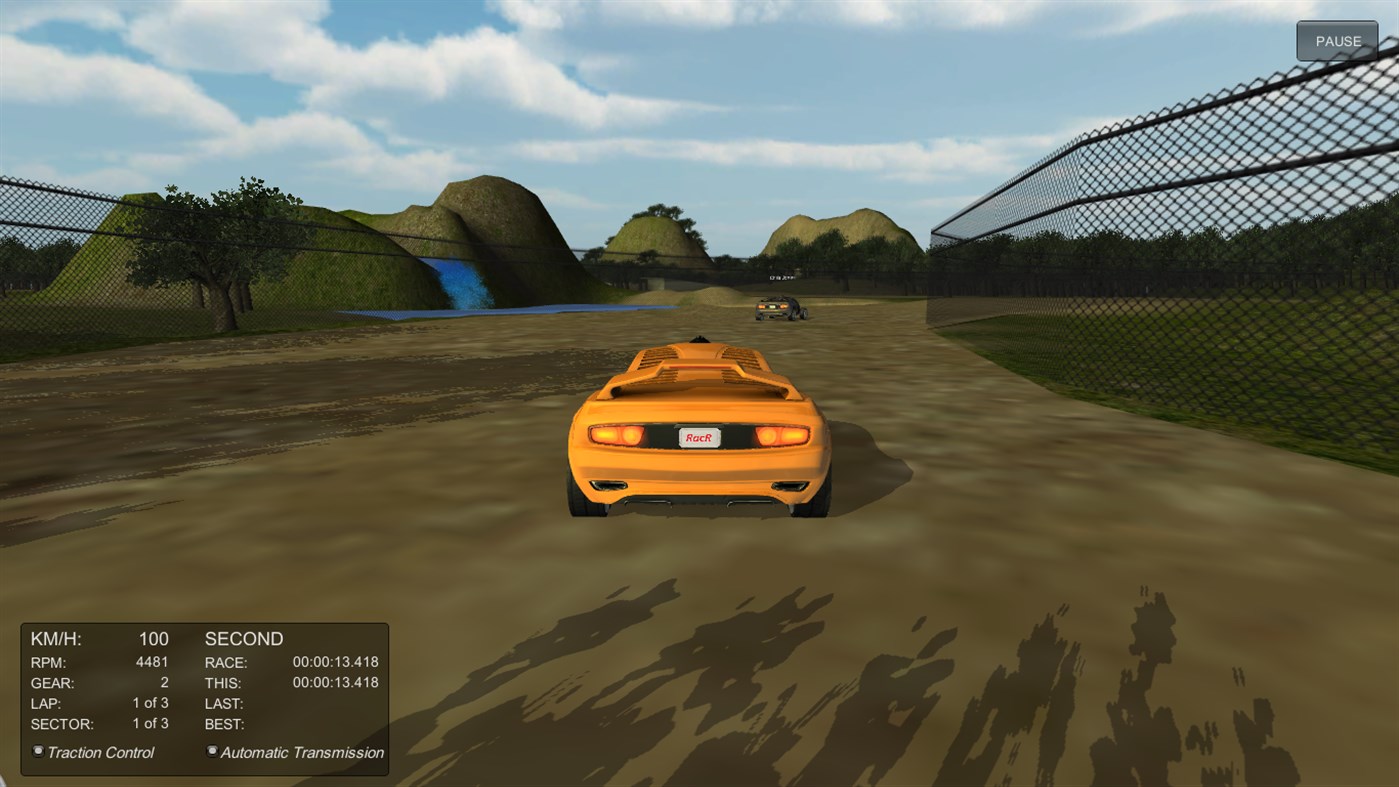Click the Automatic Transmission indicator light
Viewport: 1399px width, 787px height.
(211, 751)
